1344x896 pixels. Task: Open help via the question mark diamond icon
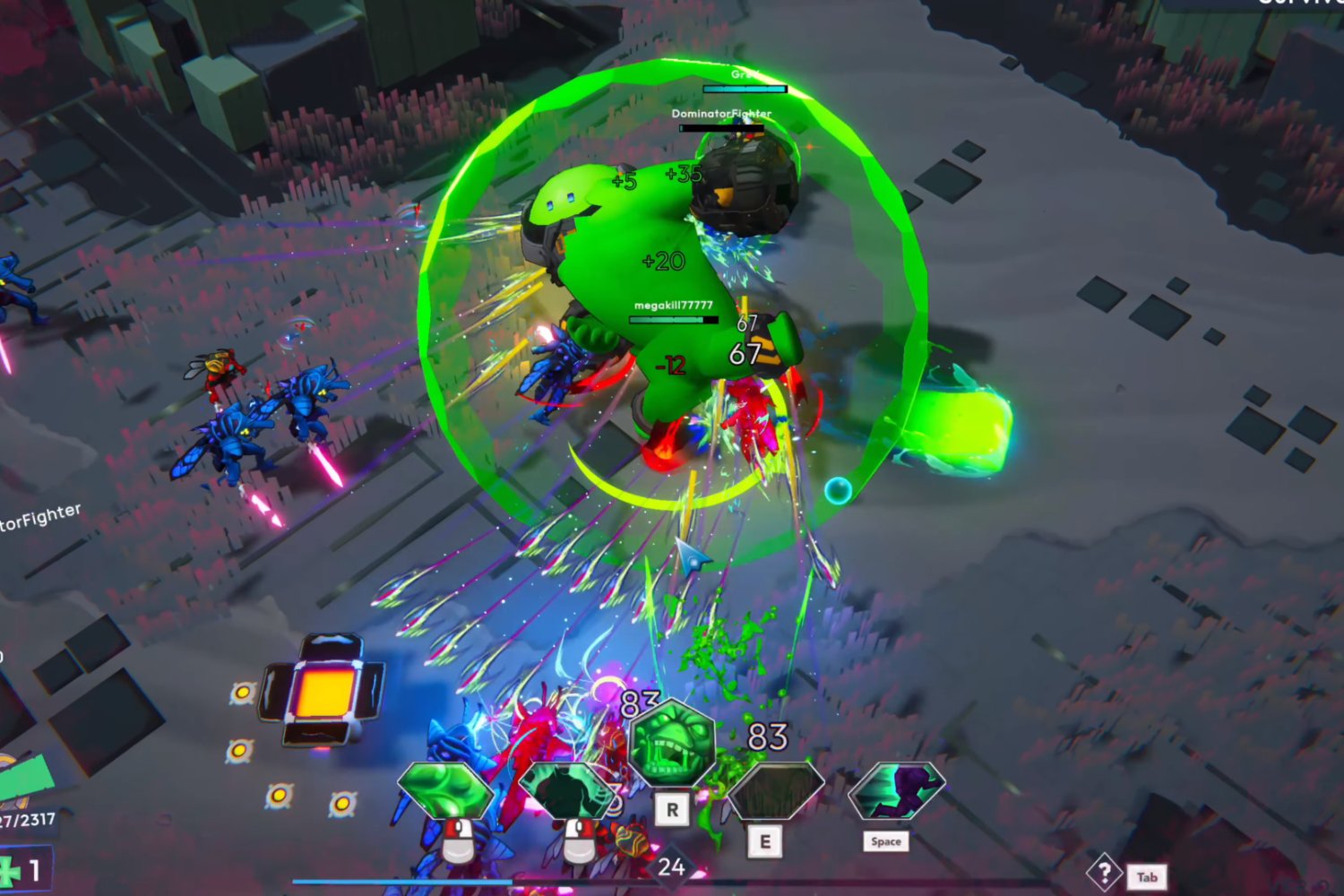click(1105, 873)
